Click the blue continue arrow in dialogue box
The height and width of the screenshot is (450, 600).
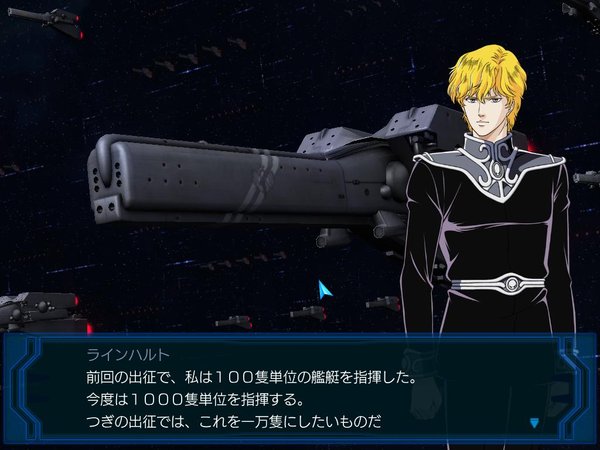pos(533,422)
